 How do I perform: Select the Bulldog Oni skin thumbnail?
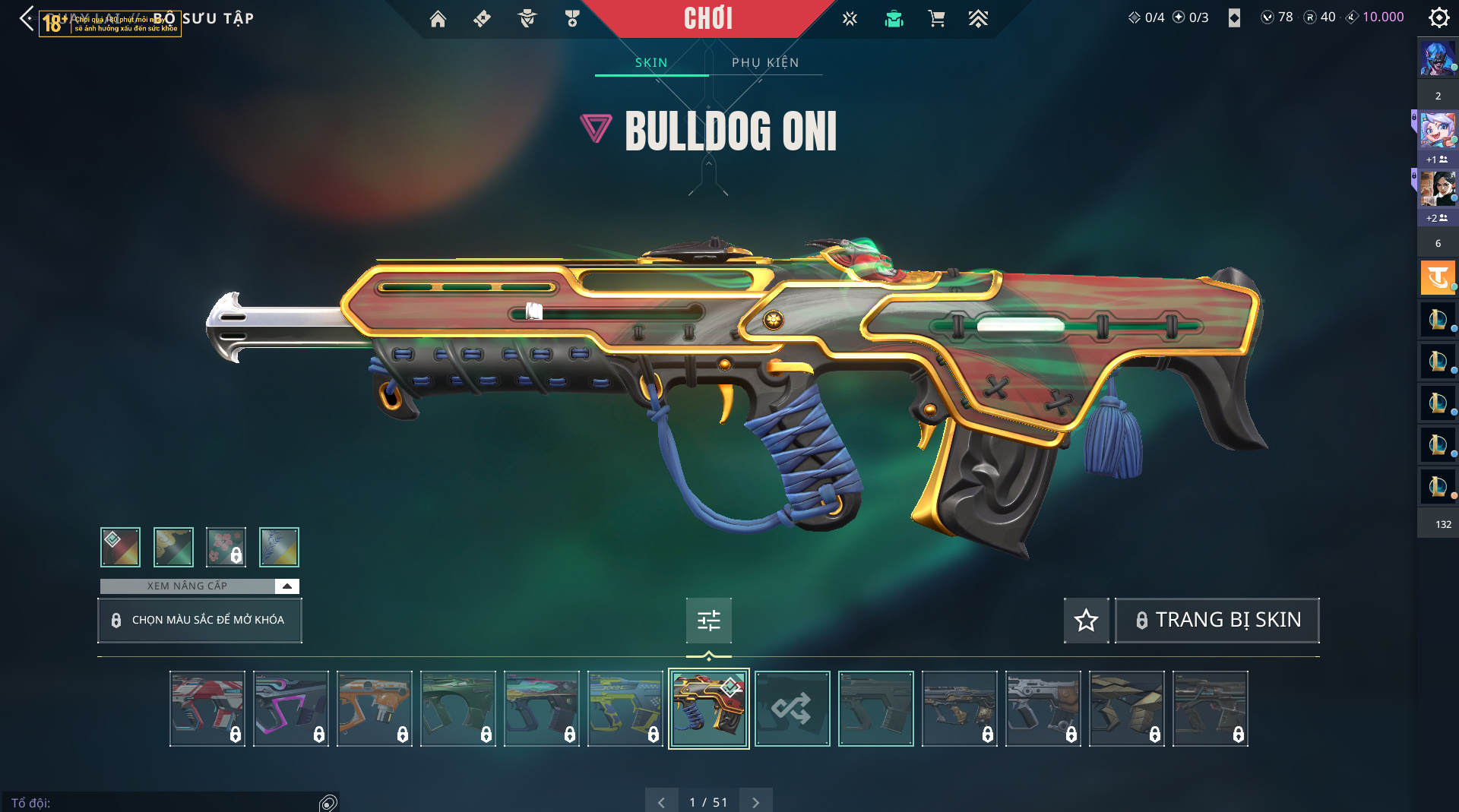(x=708, y=709)
